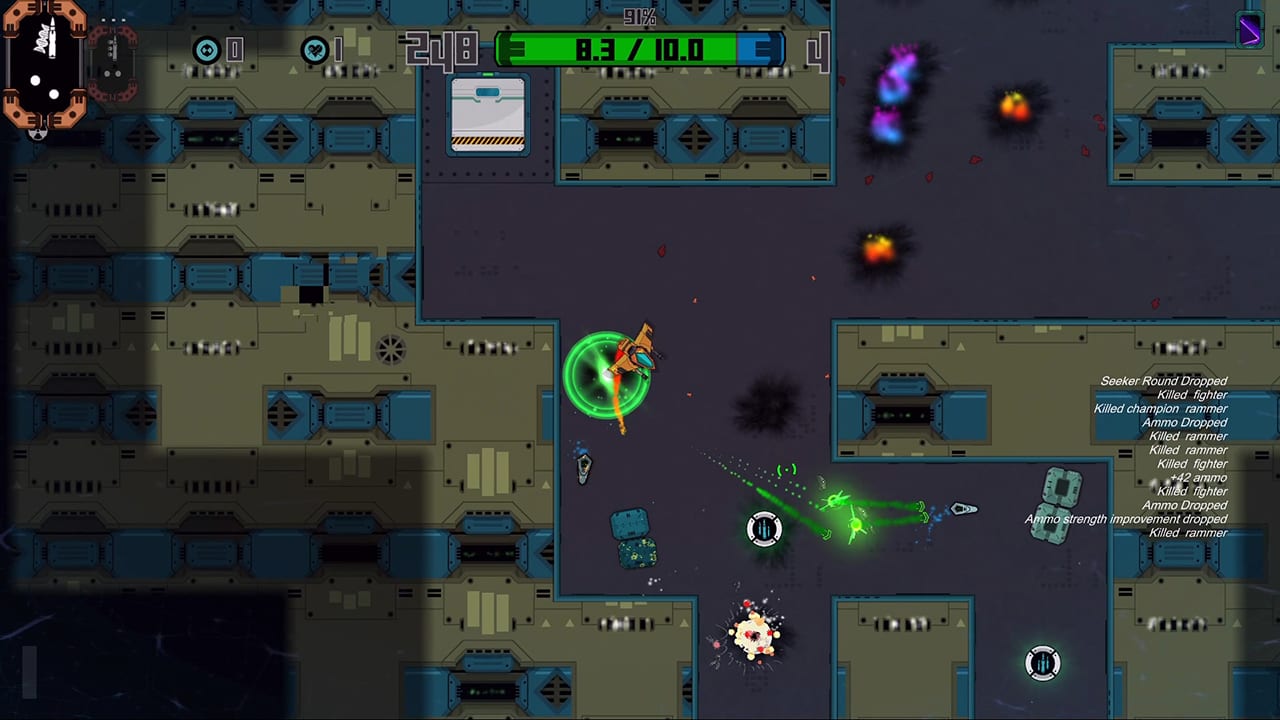
Task: Expand the secondary ship panel beside the missile display
Action: [110, 55]
